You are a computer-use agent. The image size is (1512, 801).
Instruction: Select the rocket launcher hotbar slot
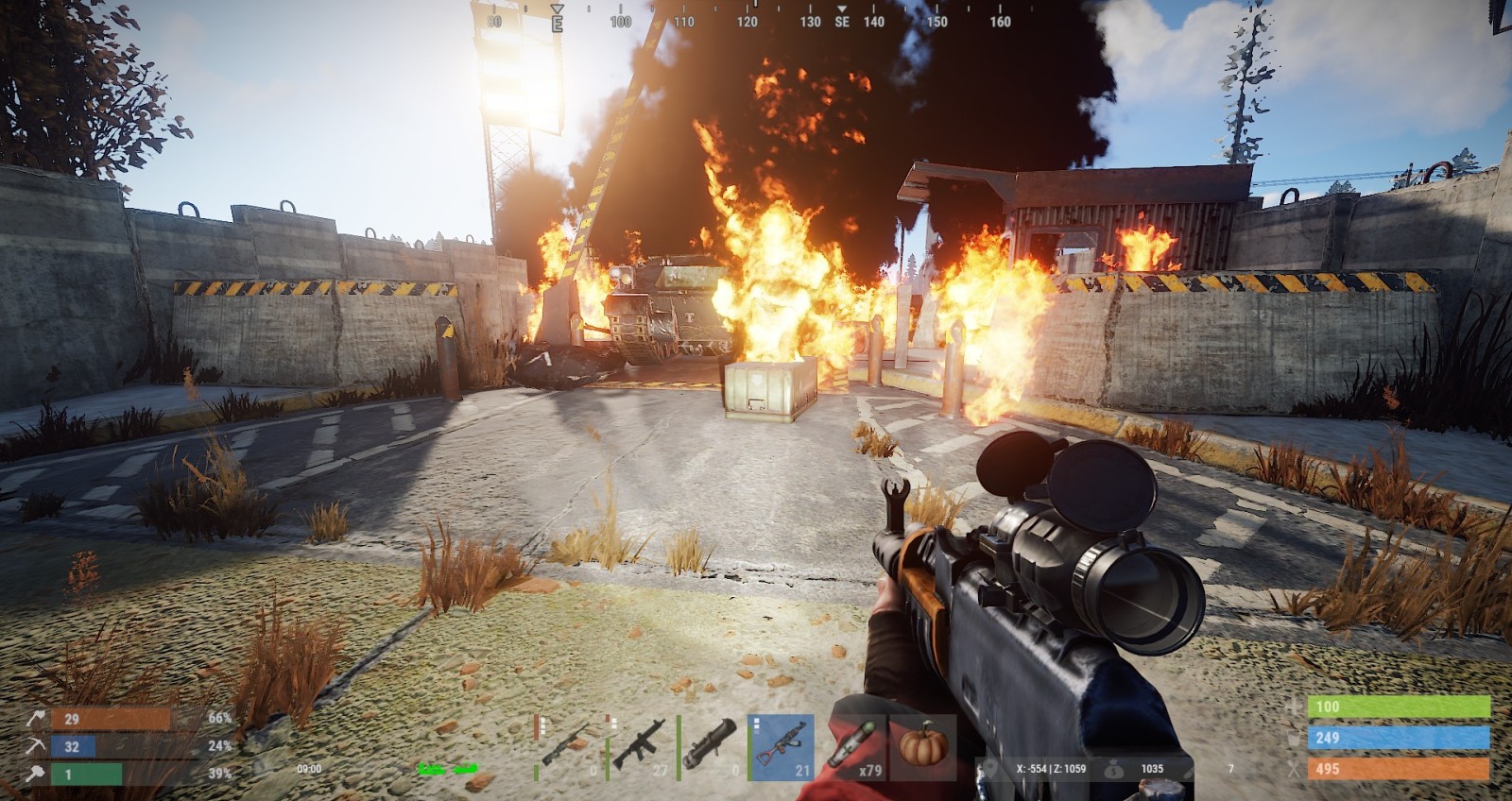tap(711, 746)
